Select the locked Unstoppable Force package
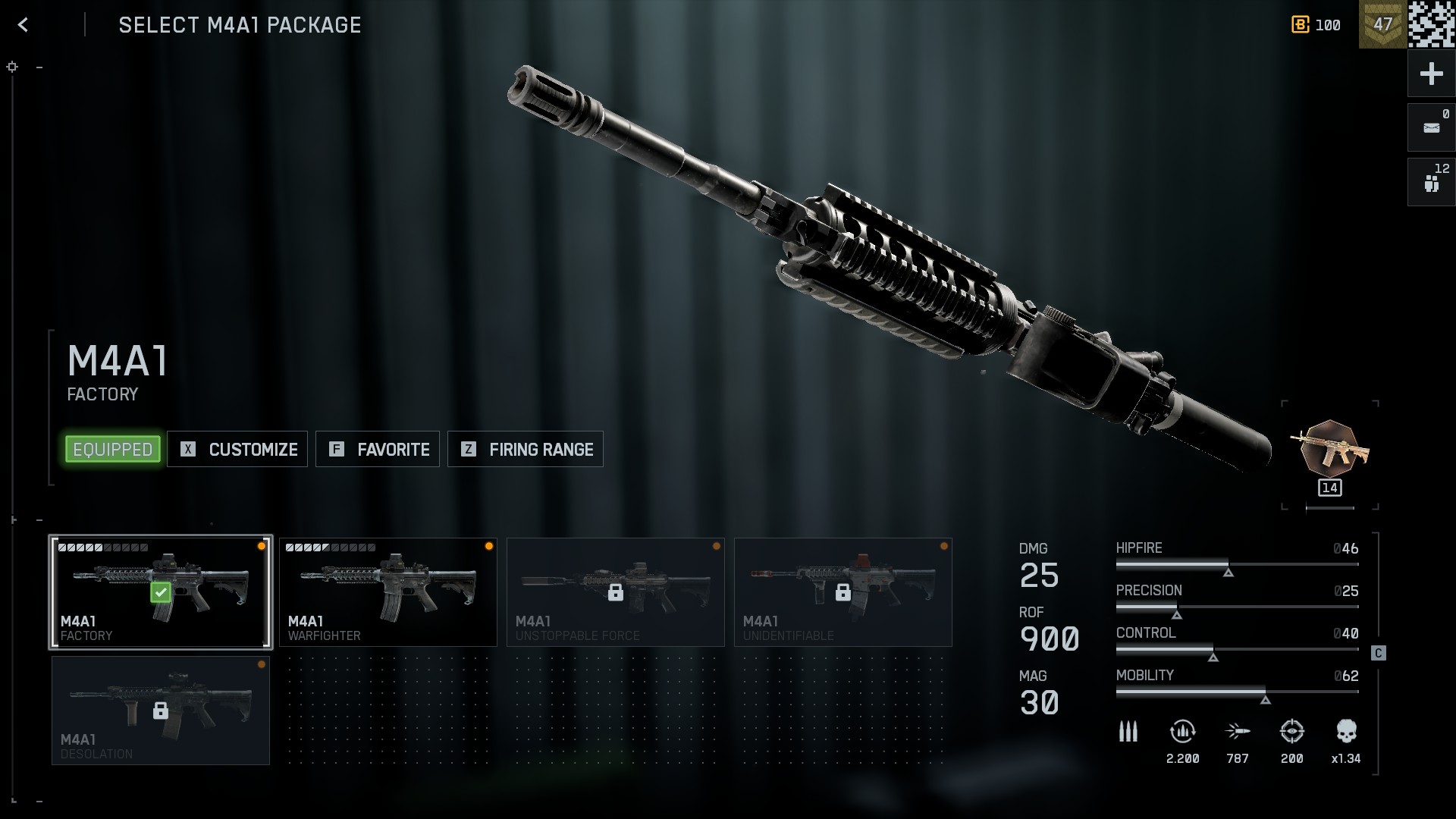 (x=615, y=592)
